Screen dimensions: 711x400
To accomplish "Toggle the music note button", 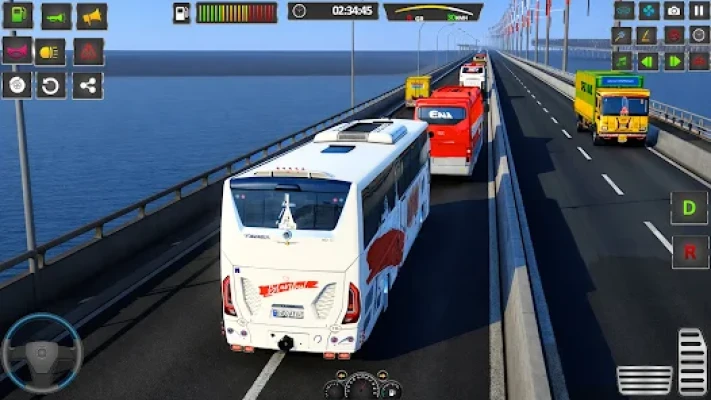I will 623,61.
